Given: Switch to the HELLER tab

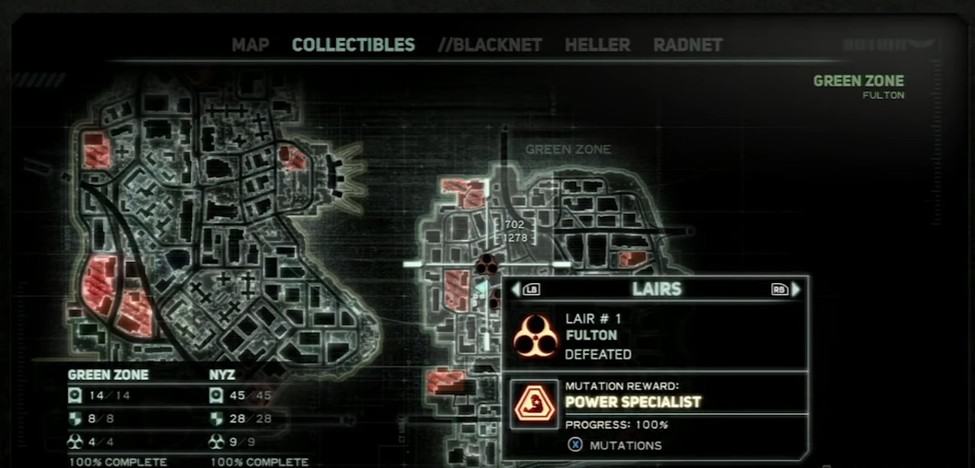Looking at the screenshot, I should (x=597, y=45).
